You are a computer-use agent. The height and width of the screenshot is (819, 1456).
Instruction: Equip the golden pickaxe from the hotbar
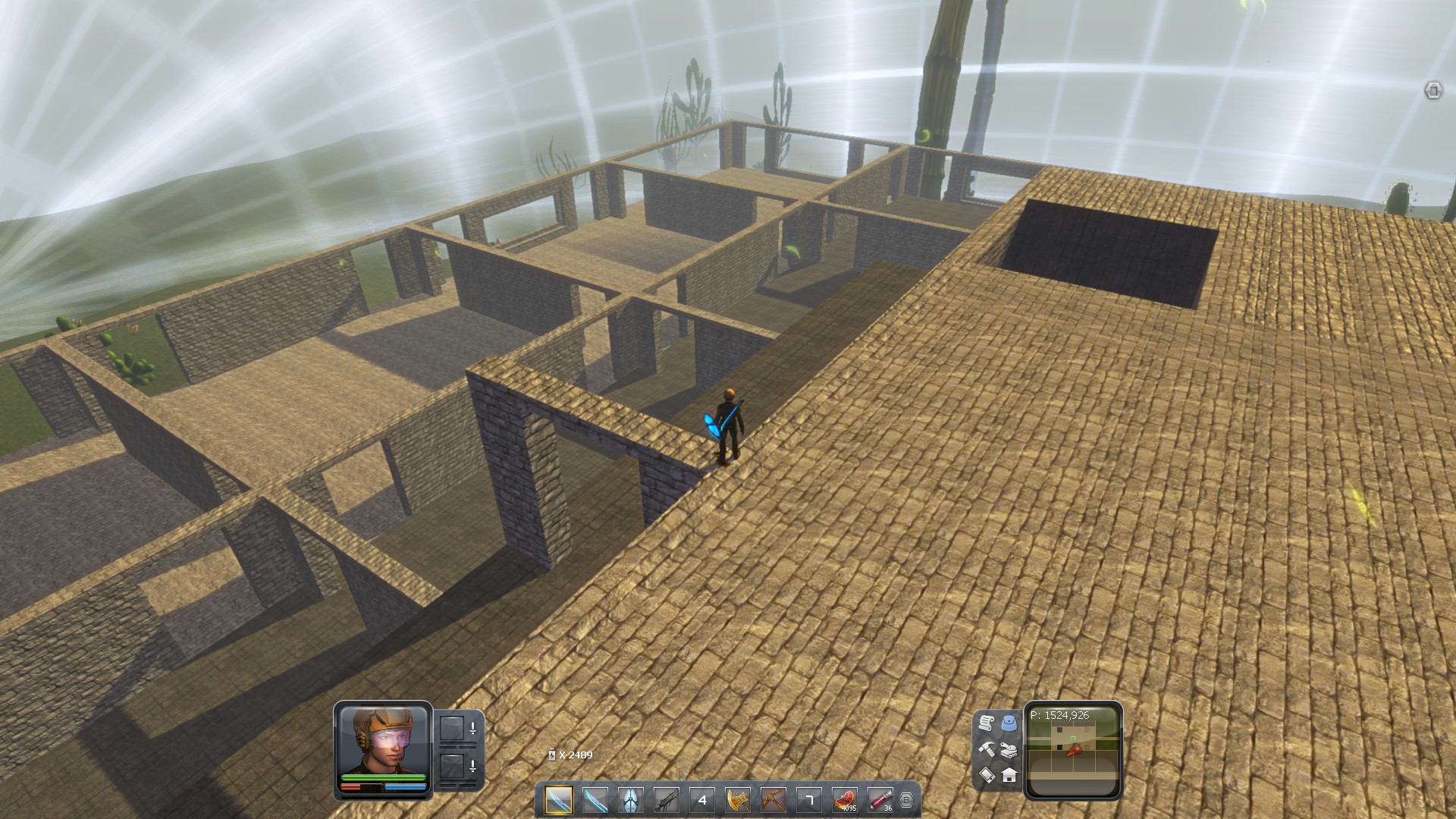click(x=773, y=800)
